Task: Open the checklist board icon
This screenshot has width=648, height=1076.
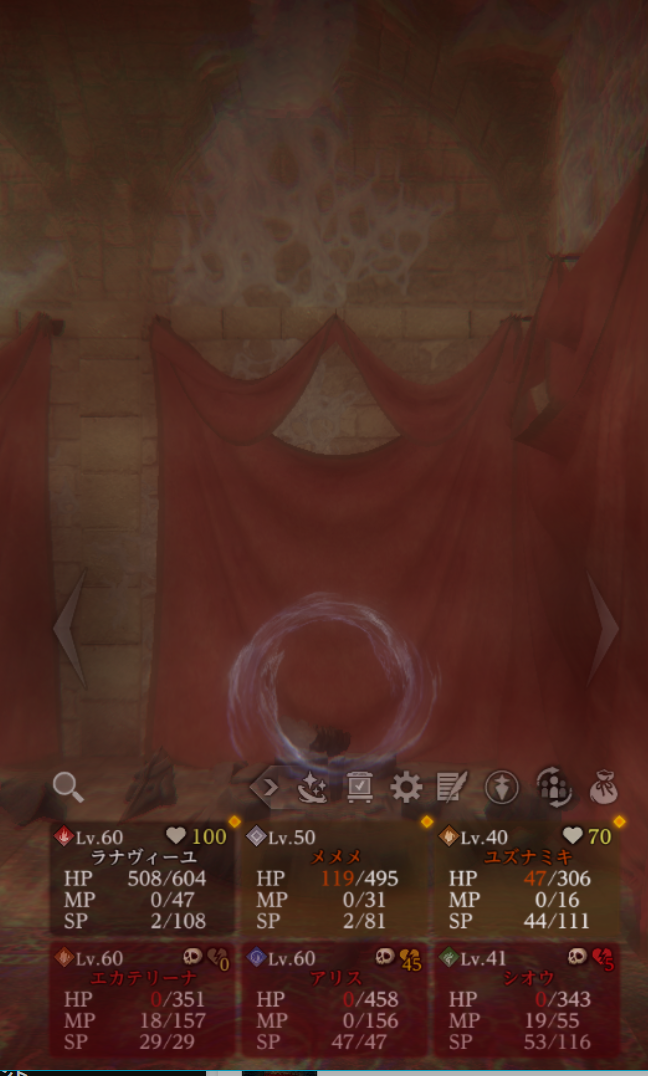Action: click(x=359, y=788)
